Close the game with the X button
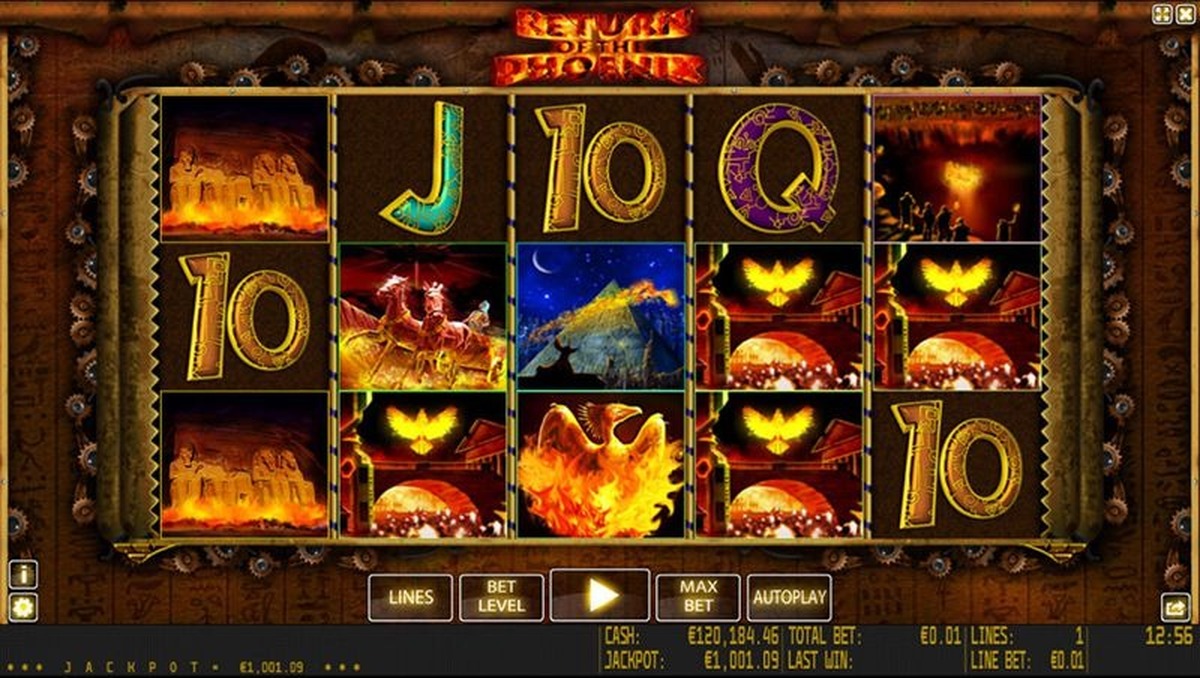The width and height of the screenshot is (1200, 678). pos(1186,14)
